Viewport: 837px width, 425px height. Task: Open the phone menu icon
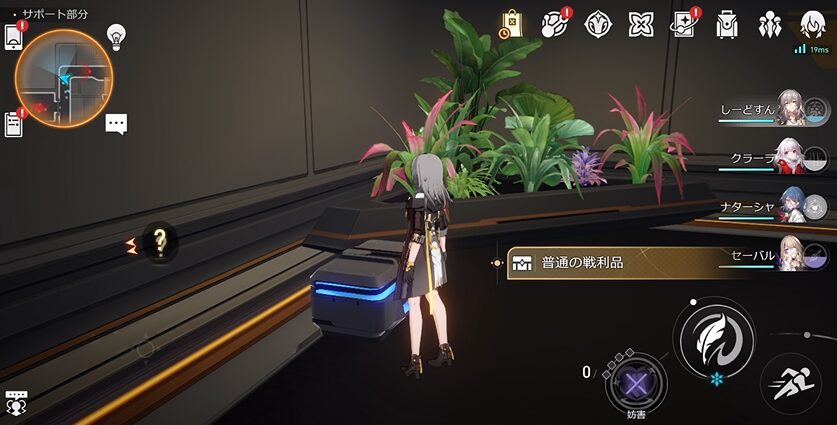(14, 36)
